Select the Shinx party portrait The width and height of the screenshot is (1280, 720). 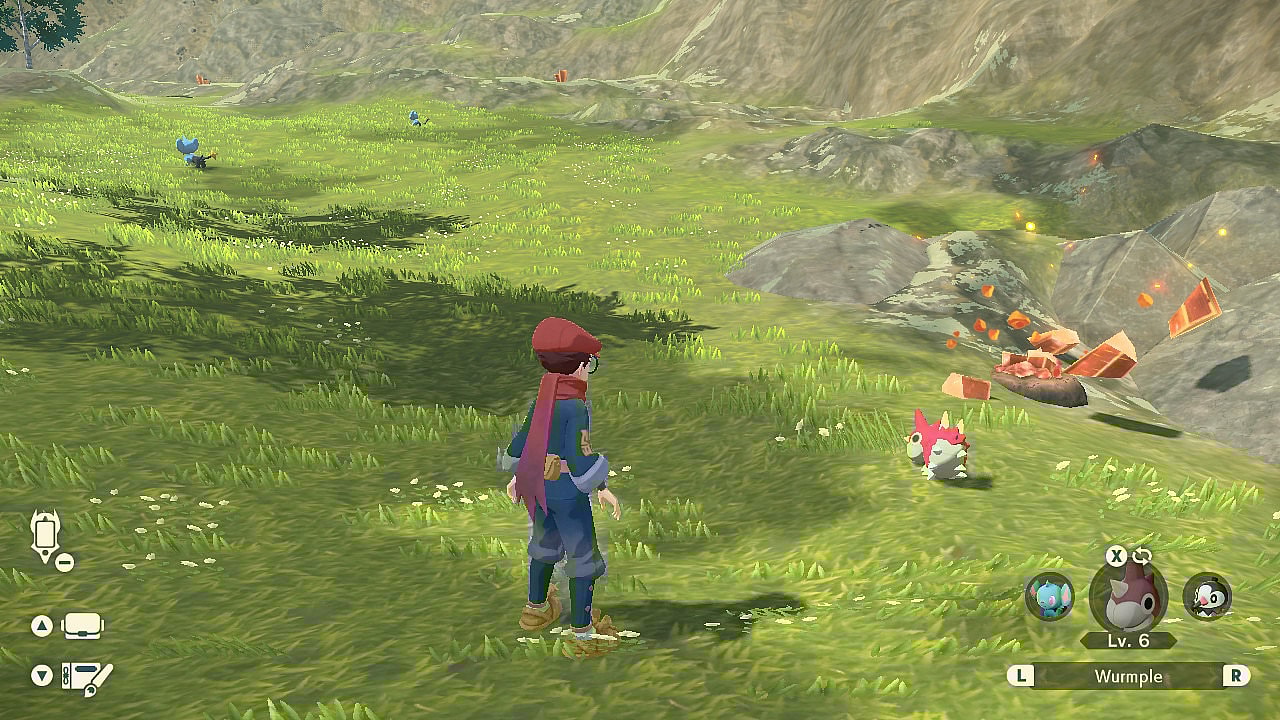[x=1049, y=597]
